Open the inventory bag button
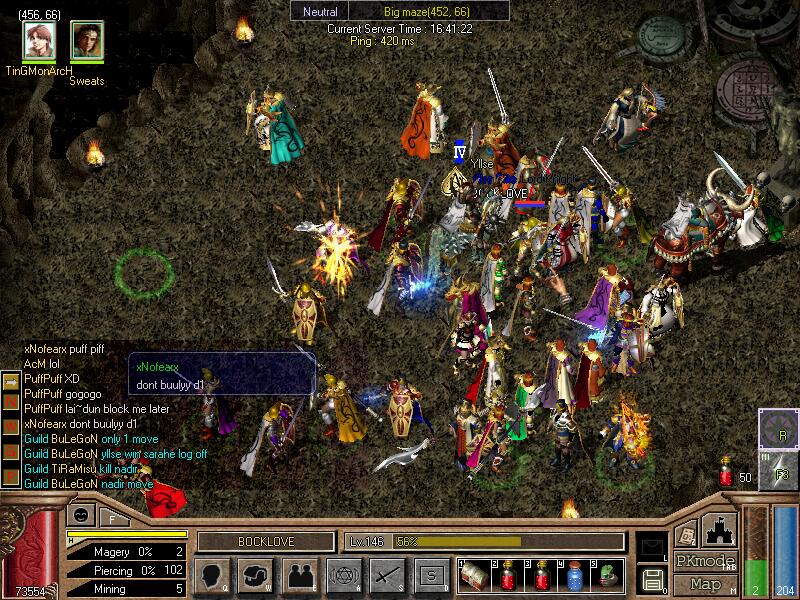The width and height of the screenshot is (800, 600). (256, 574)
